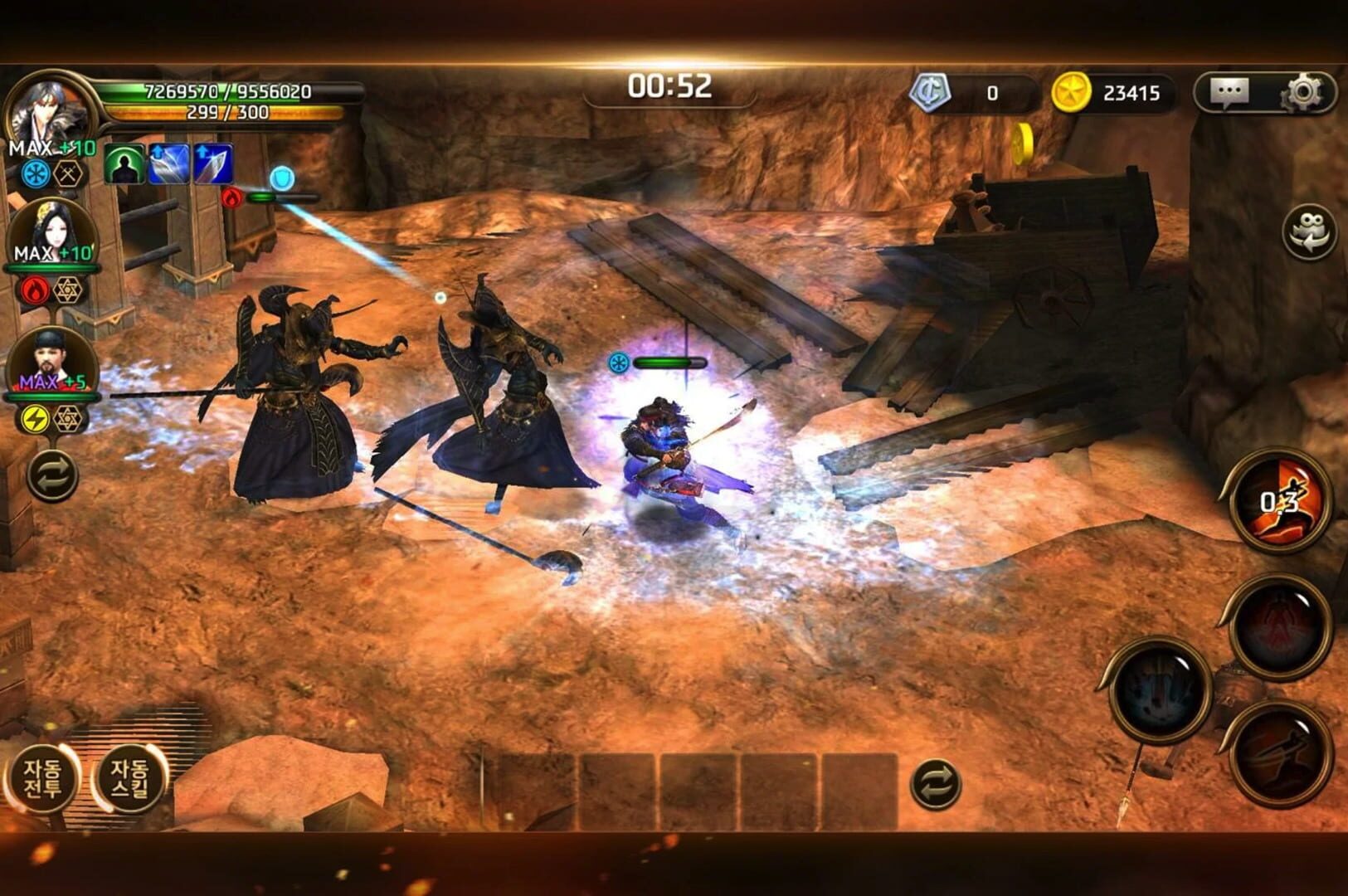Viewport: 1348px width, 896px height.
Task: Tap the fire element icon on female party member
Action: coord(32,290)
